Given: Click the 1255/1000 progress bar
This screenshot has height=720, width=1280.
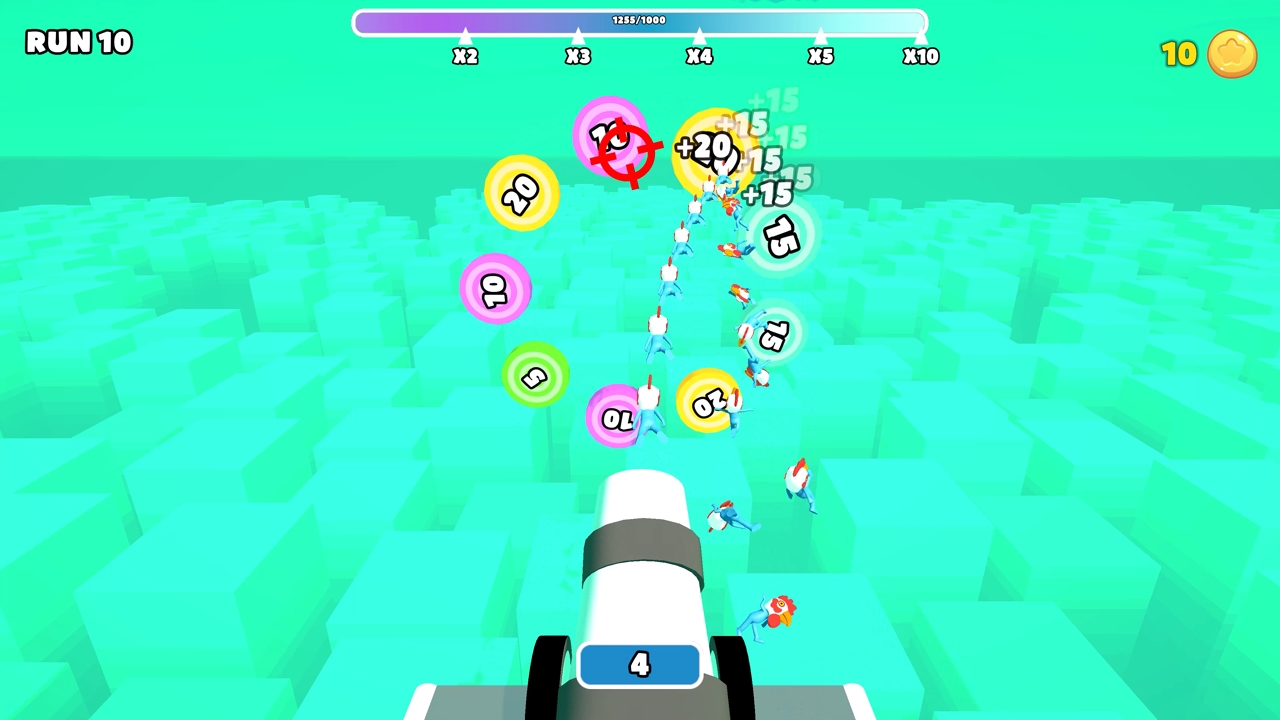Looking at the screenshot, I should (x=640, y=21).
